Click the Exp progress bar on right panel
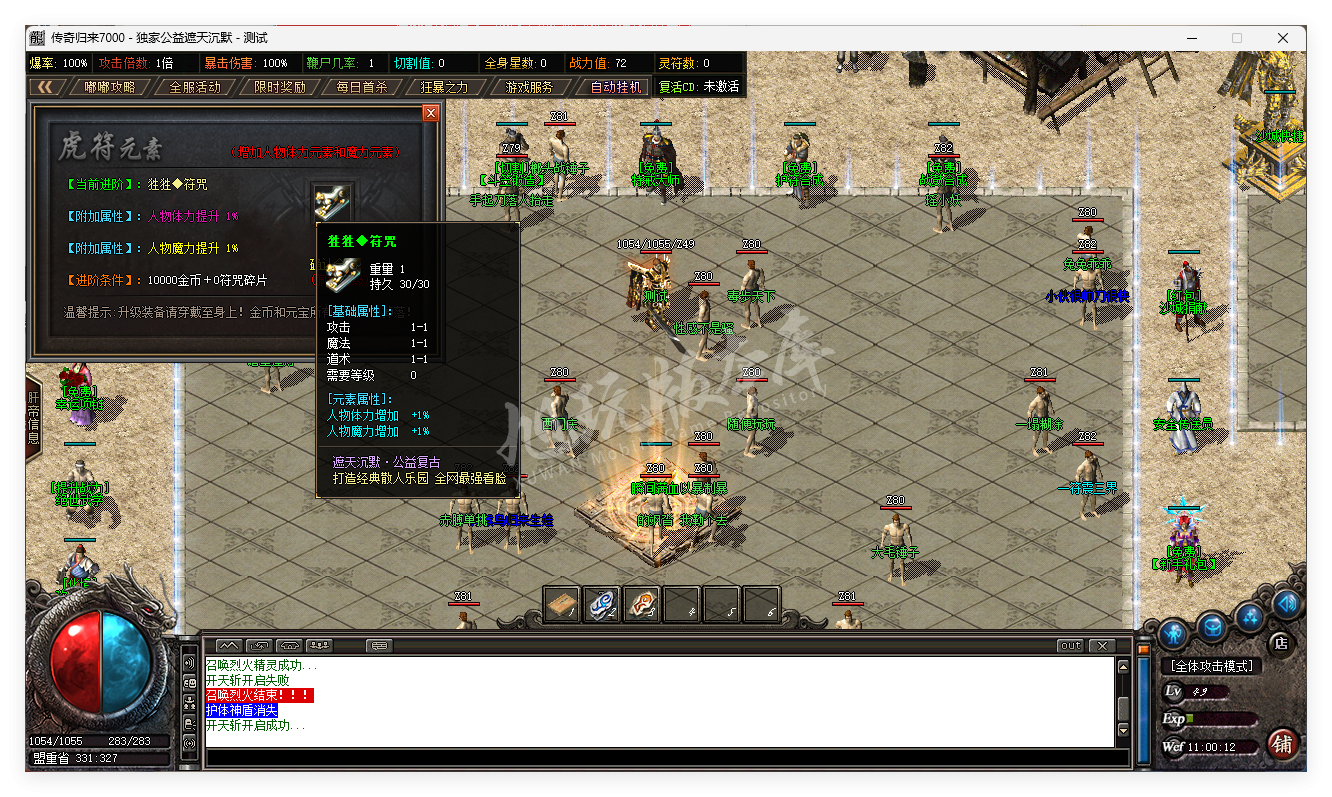The height and width of the screenshot is (797, 1332). pos(1220,720)
